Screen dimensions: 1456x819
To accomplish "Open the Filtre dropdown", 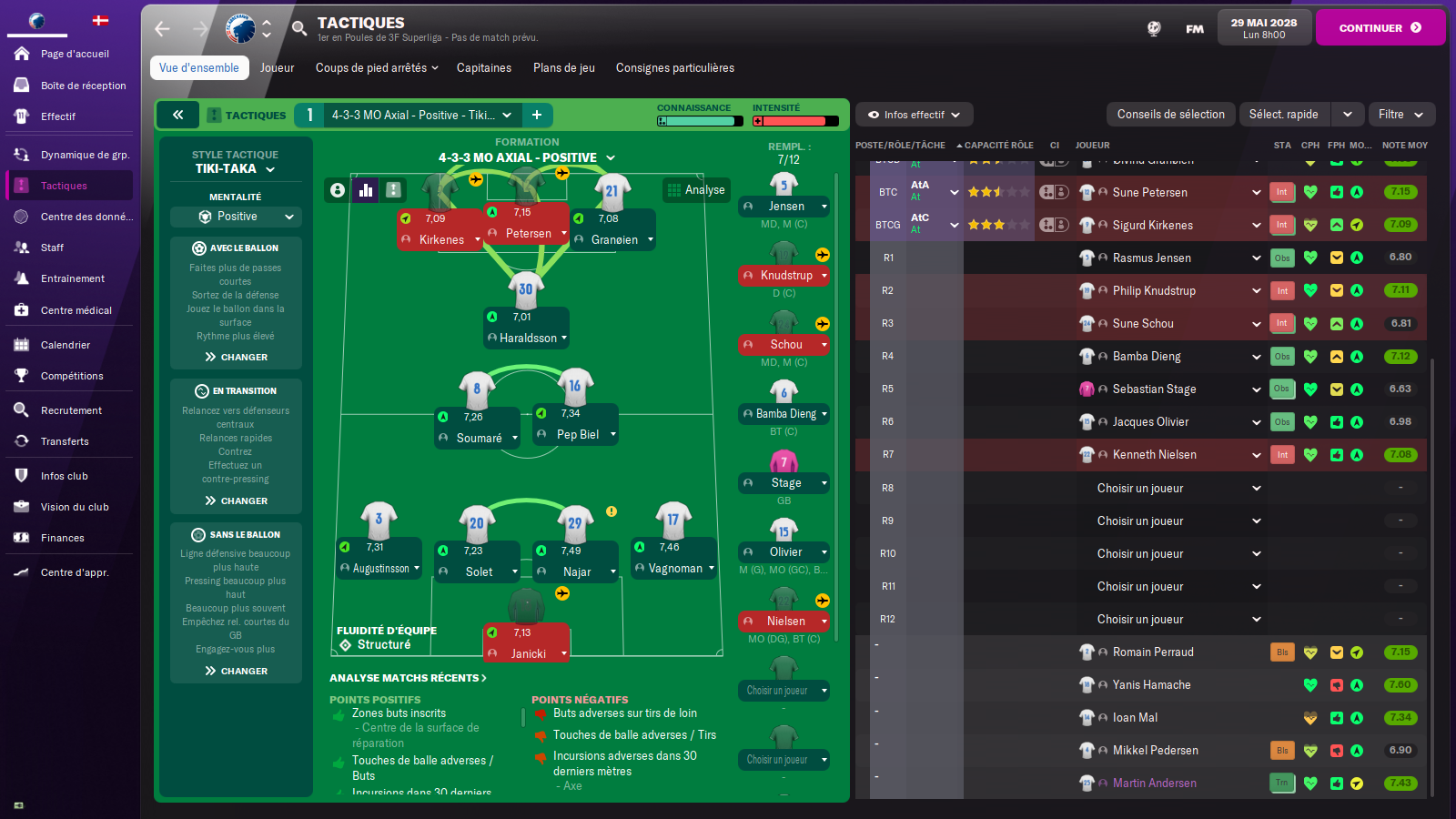I will (1400, 115).
